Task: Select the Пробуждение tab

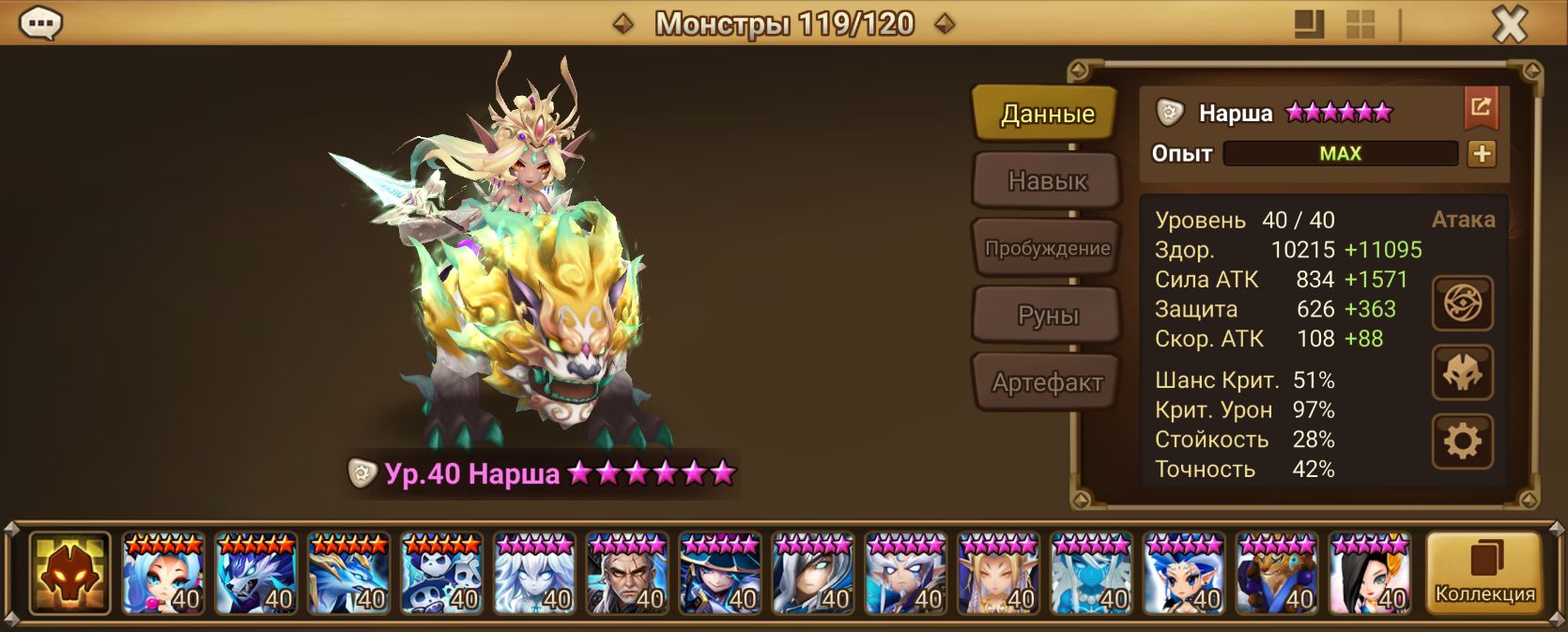Action: click(1046, 248)
